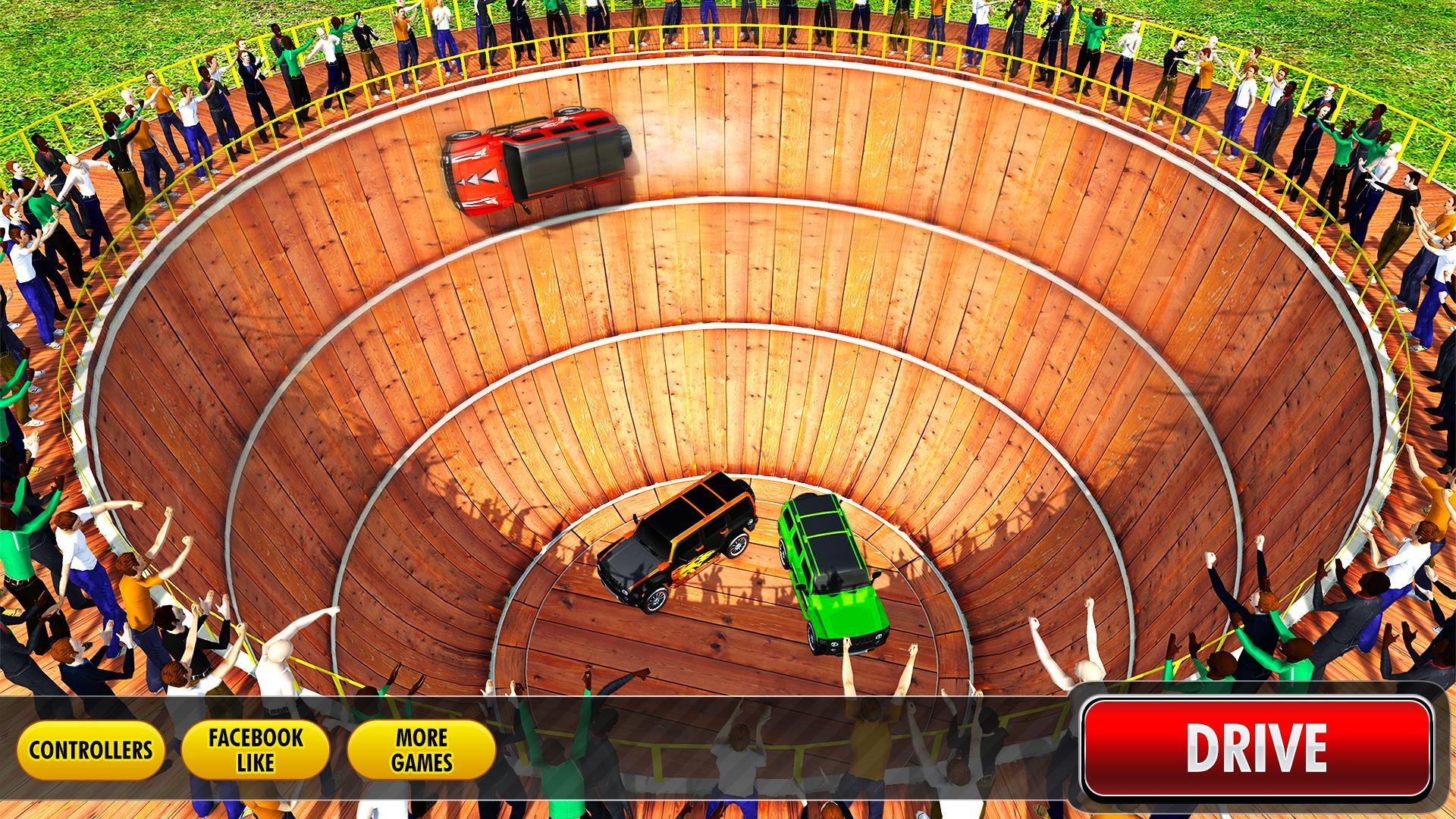The height and width of the screenshot is (819, 1456).
Task: Select the FACEBOOK LIKE yellow badge
Action: coord(256,747)
